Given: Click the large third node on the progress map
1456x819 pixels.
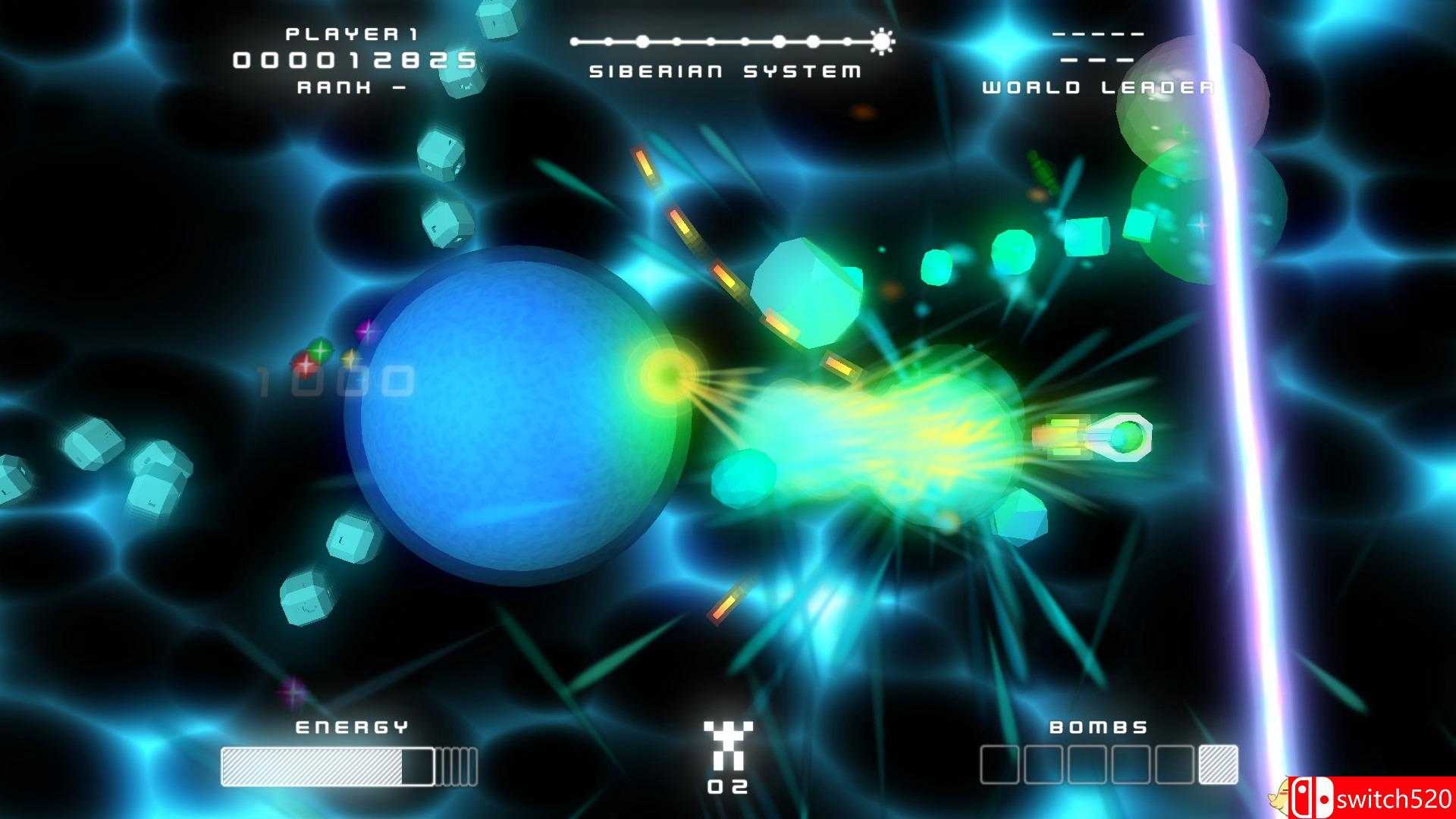Looking at the screenshot, I should (643, 42).
